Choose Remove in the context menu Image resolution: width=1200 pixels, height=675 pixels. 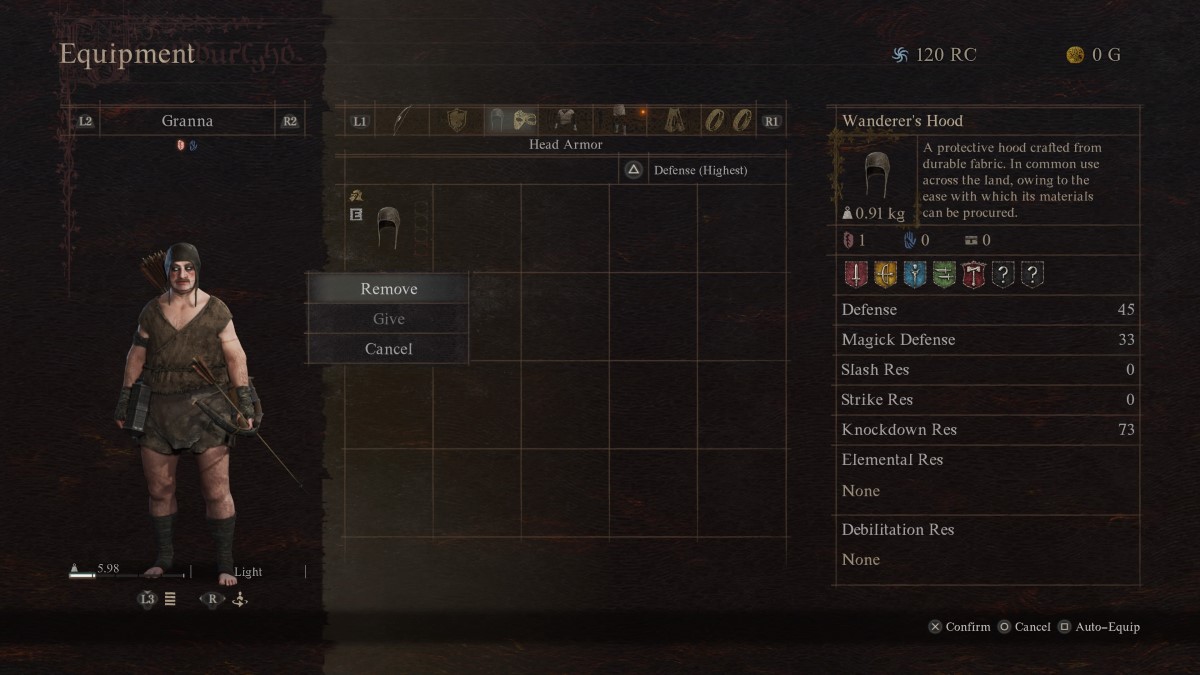(x=388, y=289)
